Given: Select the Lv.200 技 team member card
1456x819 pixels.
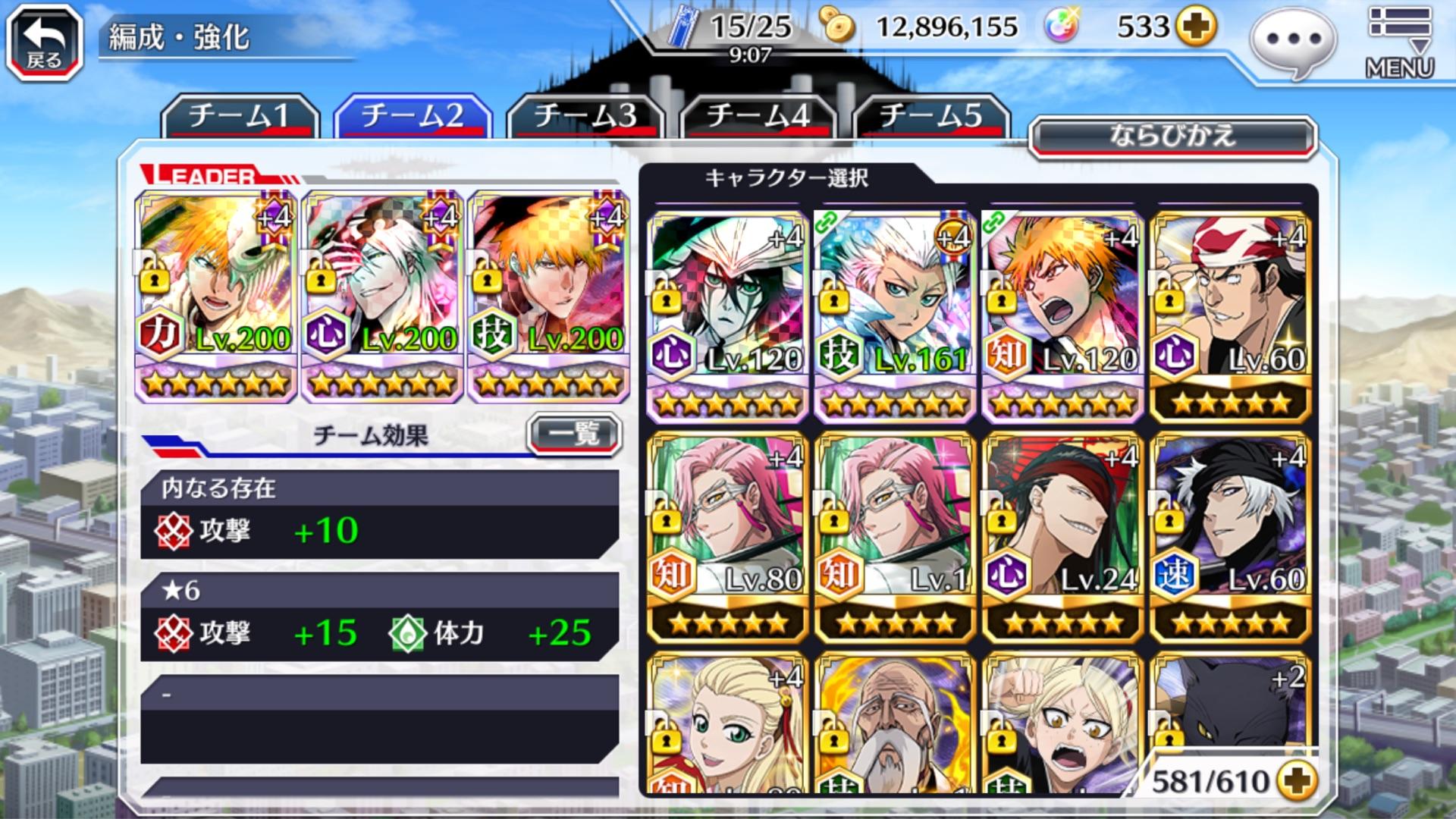Looking at the screenshot, I should tap(548, 296).
